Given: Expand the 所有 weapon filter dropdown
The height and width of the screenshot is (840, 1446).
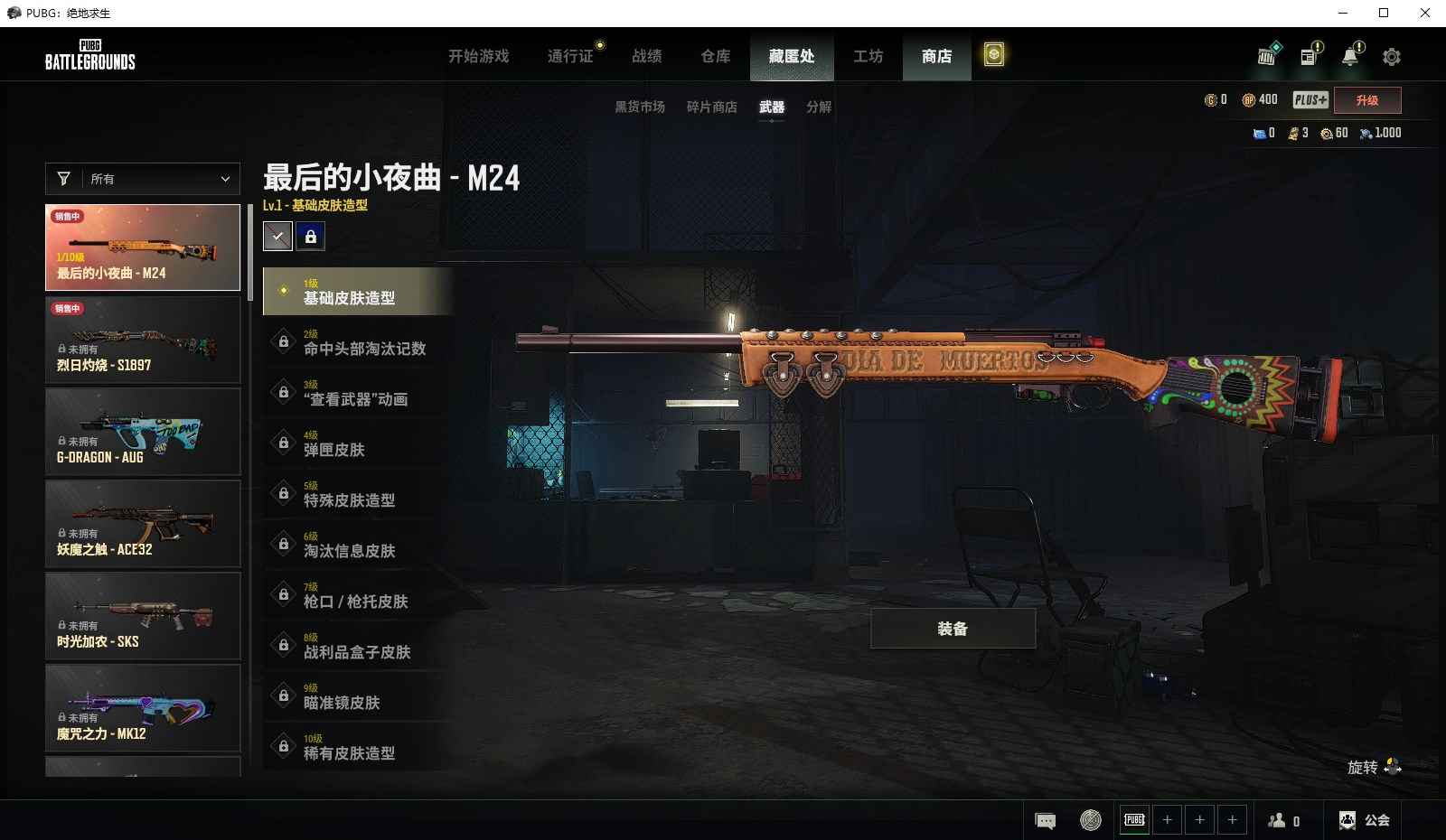Looking at the screenshot, I should click(143, 179).
